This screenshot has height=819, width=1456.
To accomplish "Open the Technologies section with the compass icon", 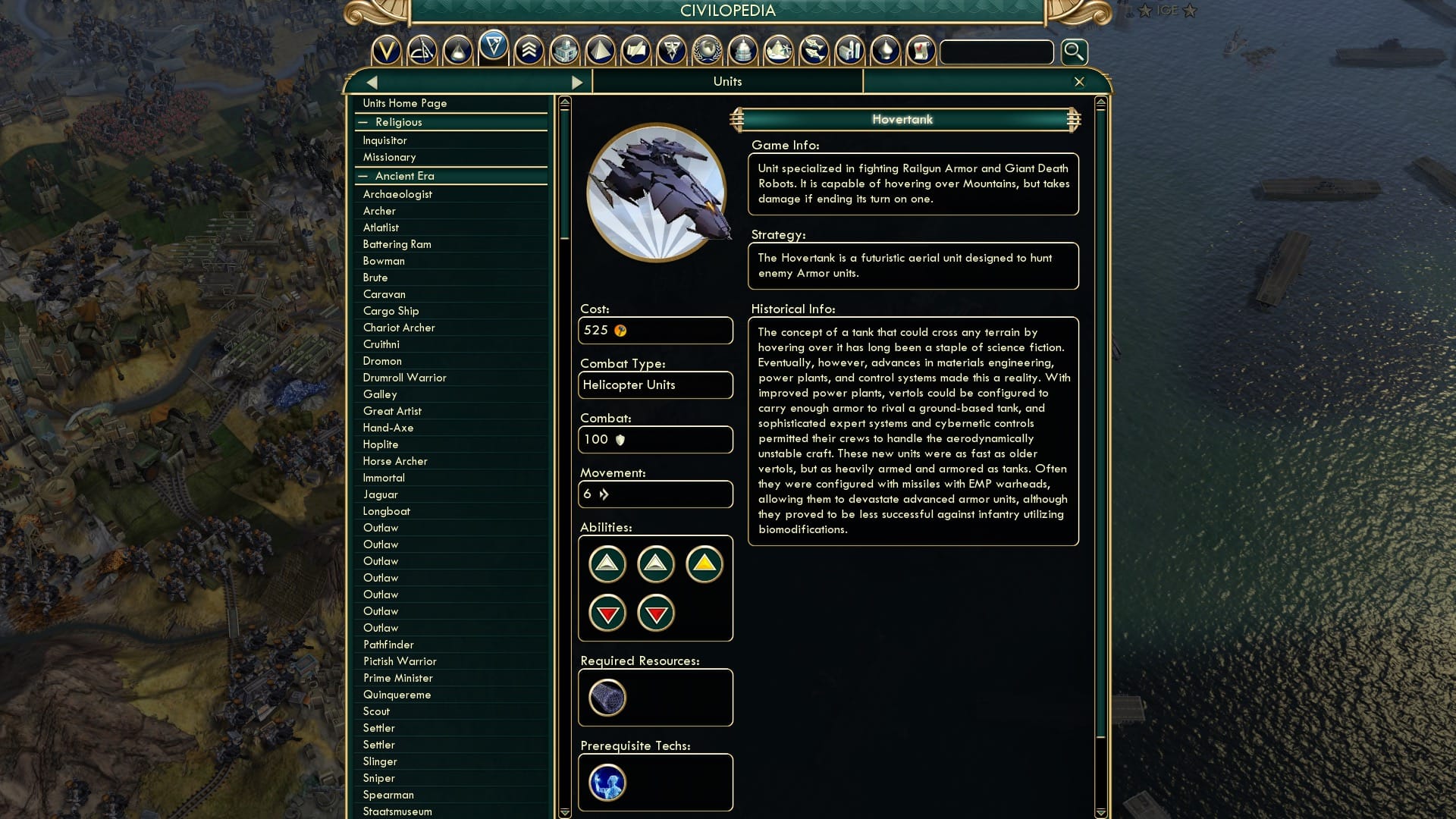I will coord(422,52).
